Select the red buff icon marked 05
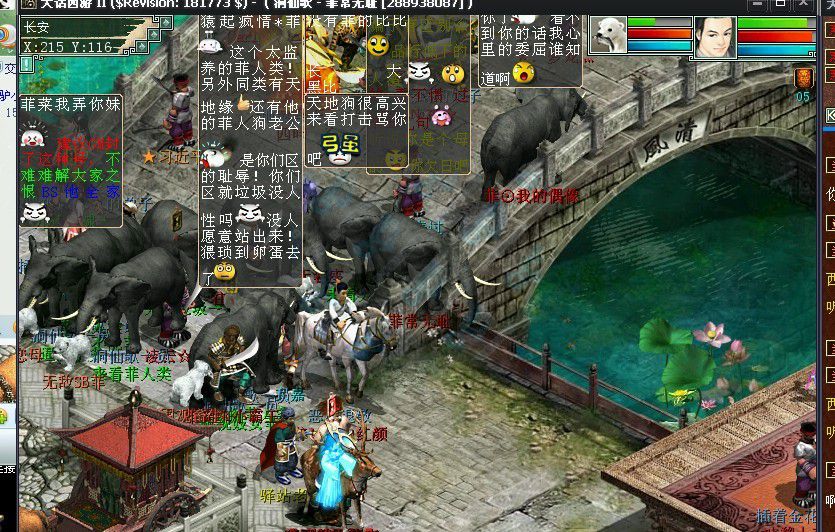Screen dimensions: 835x532 (x=803, y=79)
